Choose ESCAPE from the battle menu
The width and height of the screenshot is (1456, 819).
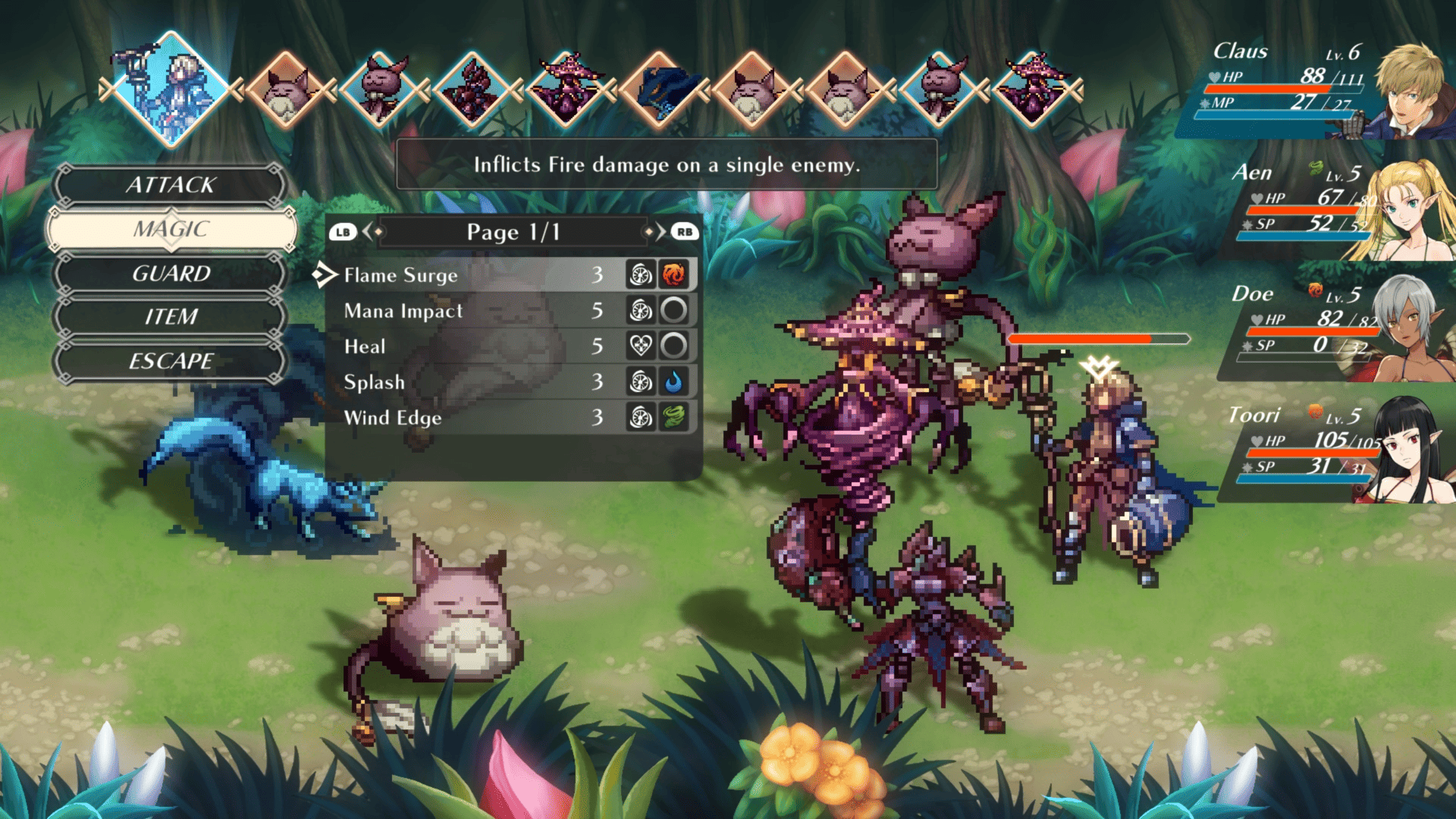click(171, 361)
